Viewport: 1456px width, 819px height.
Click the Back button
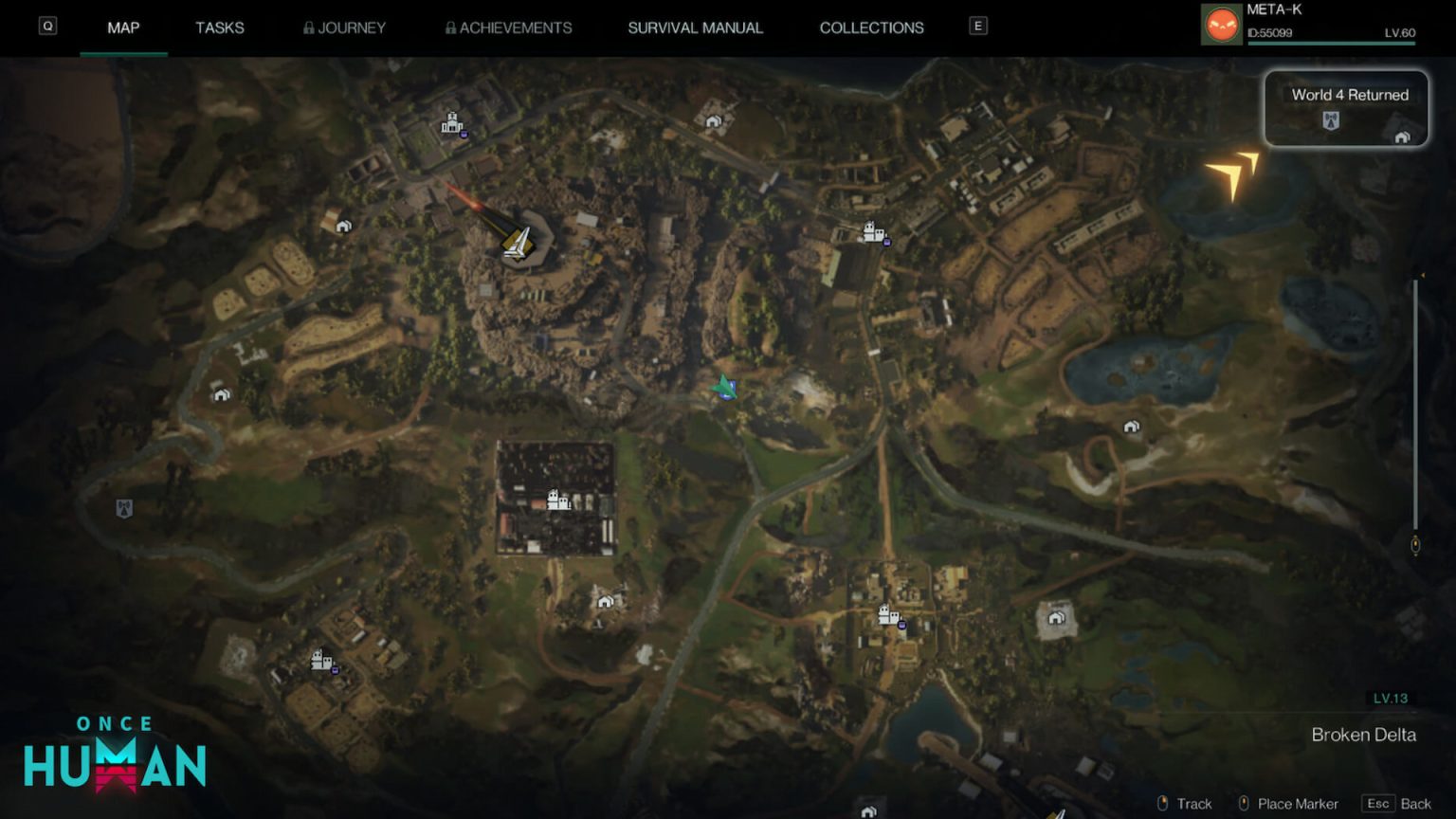click(x=1397, y=804)
